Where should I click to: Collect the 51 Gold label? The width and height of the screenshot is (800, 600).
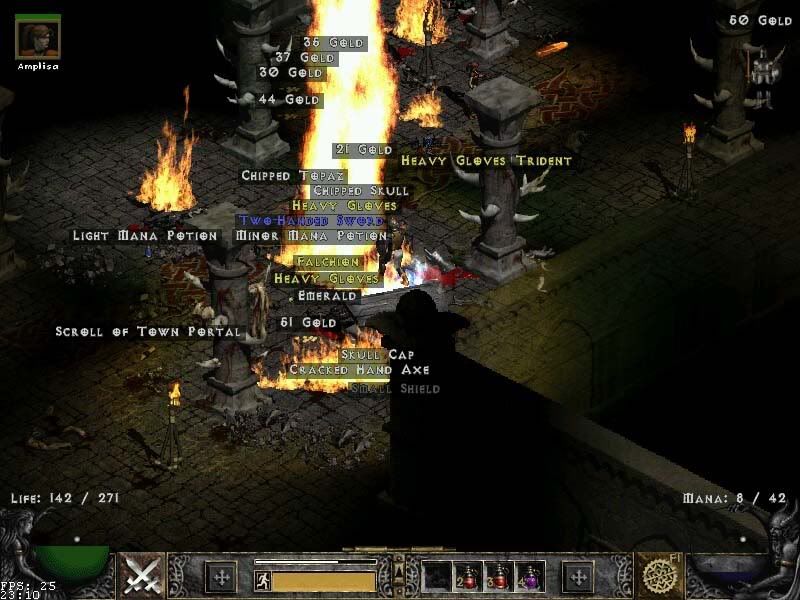coord(307,323)
